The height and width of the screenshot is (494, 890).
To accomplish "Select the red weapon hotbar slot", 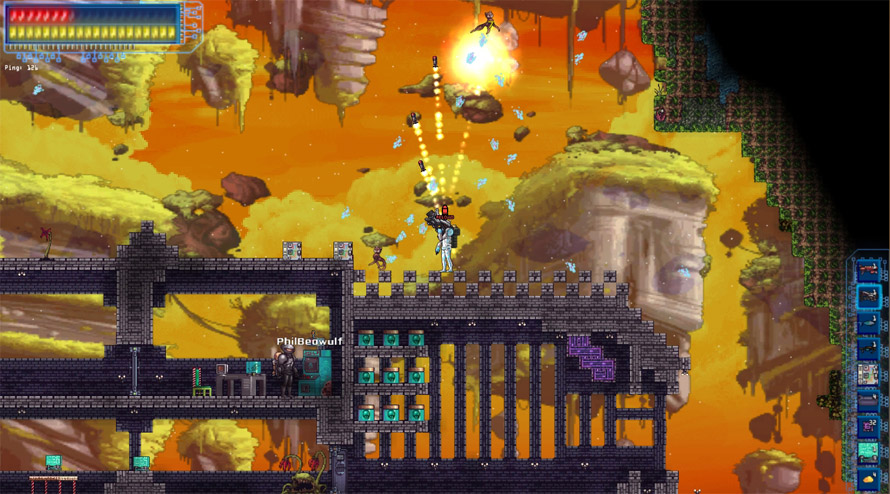I will [x=868, y=270].
